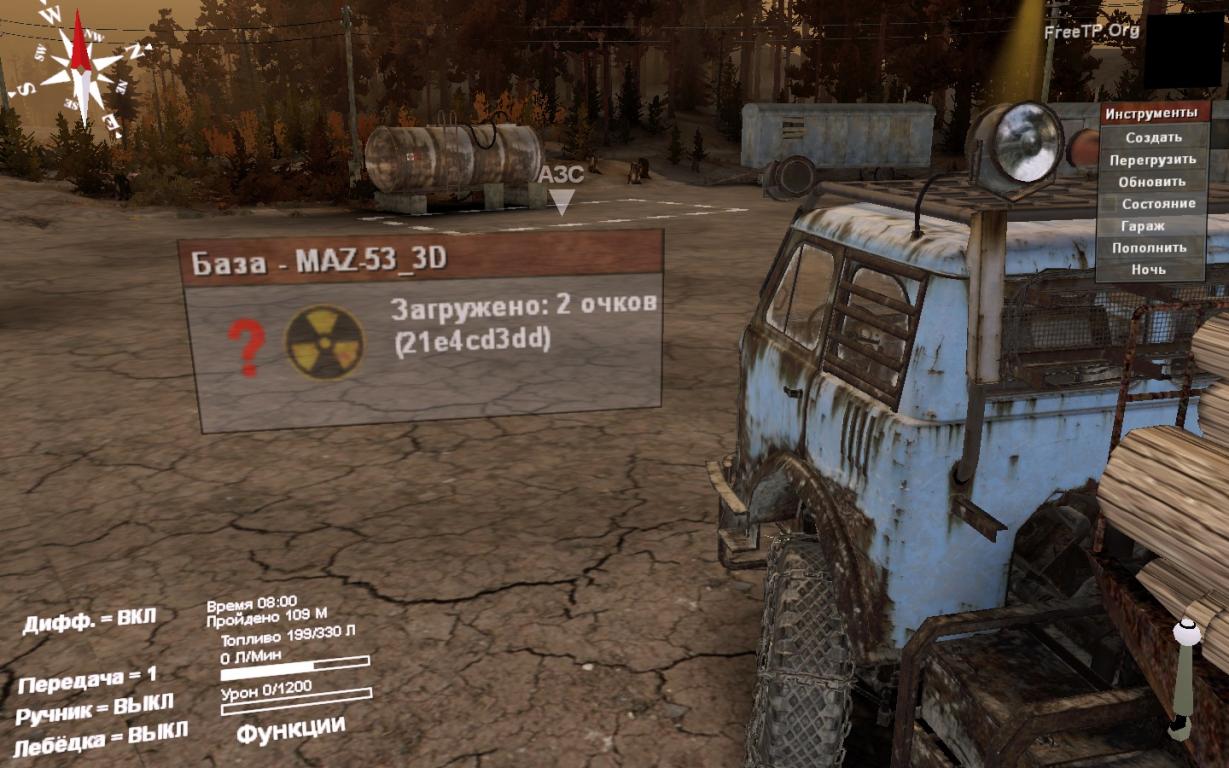Select the Перегрузить option
The height and width of the screenshot is (768, 1229).
point(1153,159)
